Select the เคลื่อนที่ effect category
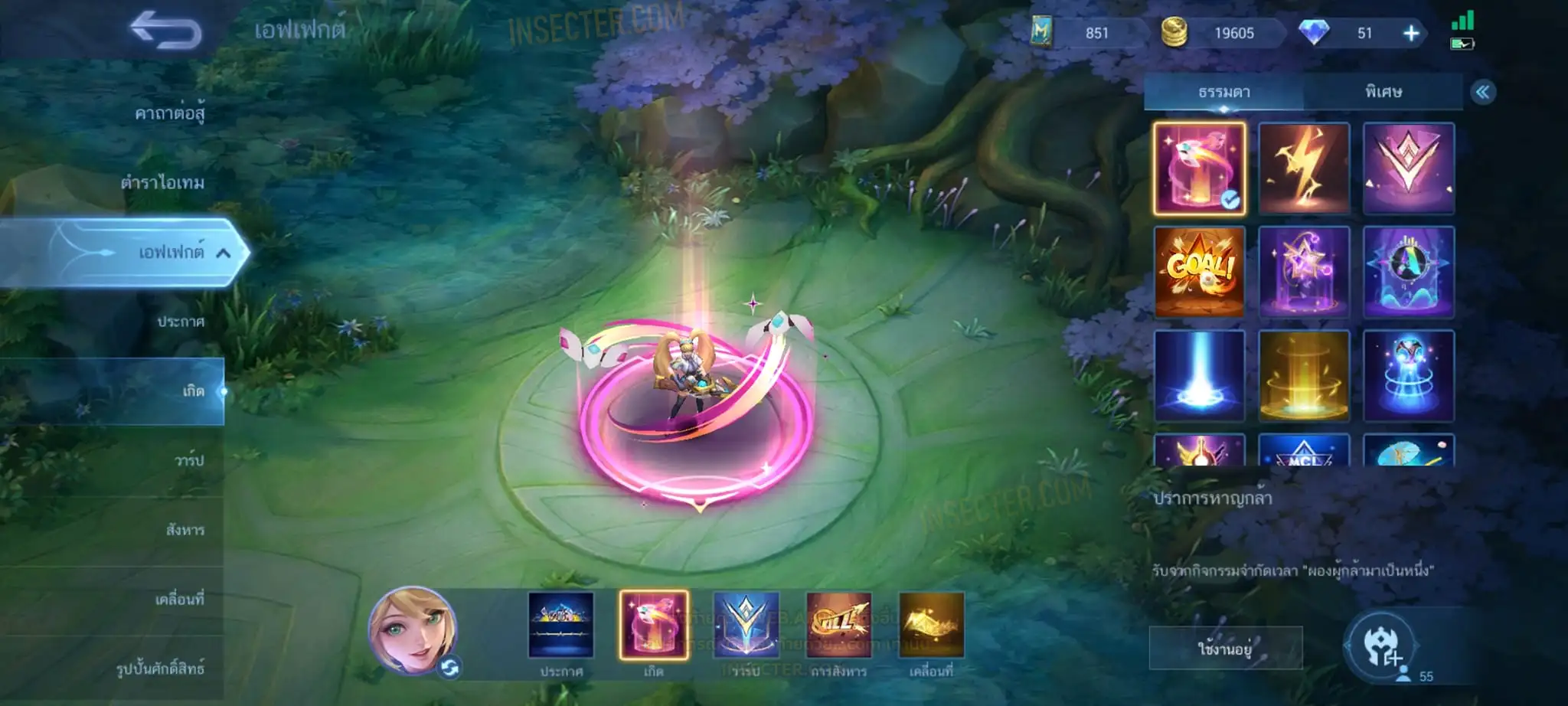The image size is (1568, 706). coord(179,599)
